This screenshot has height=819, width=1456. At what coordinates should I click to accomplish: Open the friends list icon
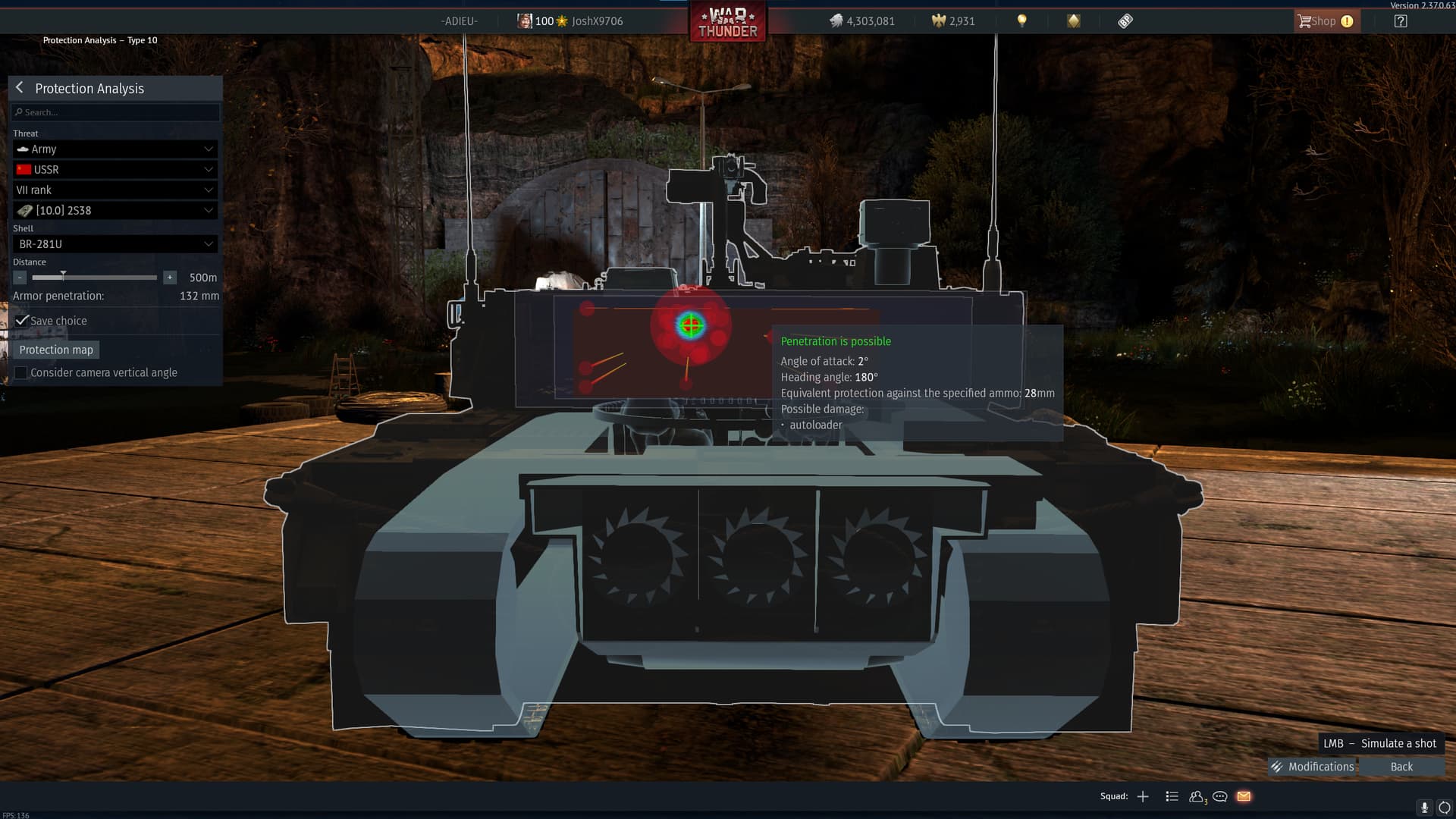[1195, 796]
